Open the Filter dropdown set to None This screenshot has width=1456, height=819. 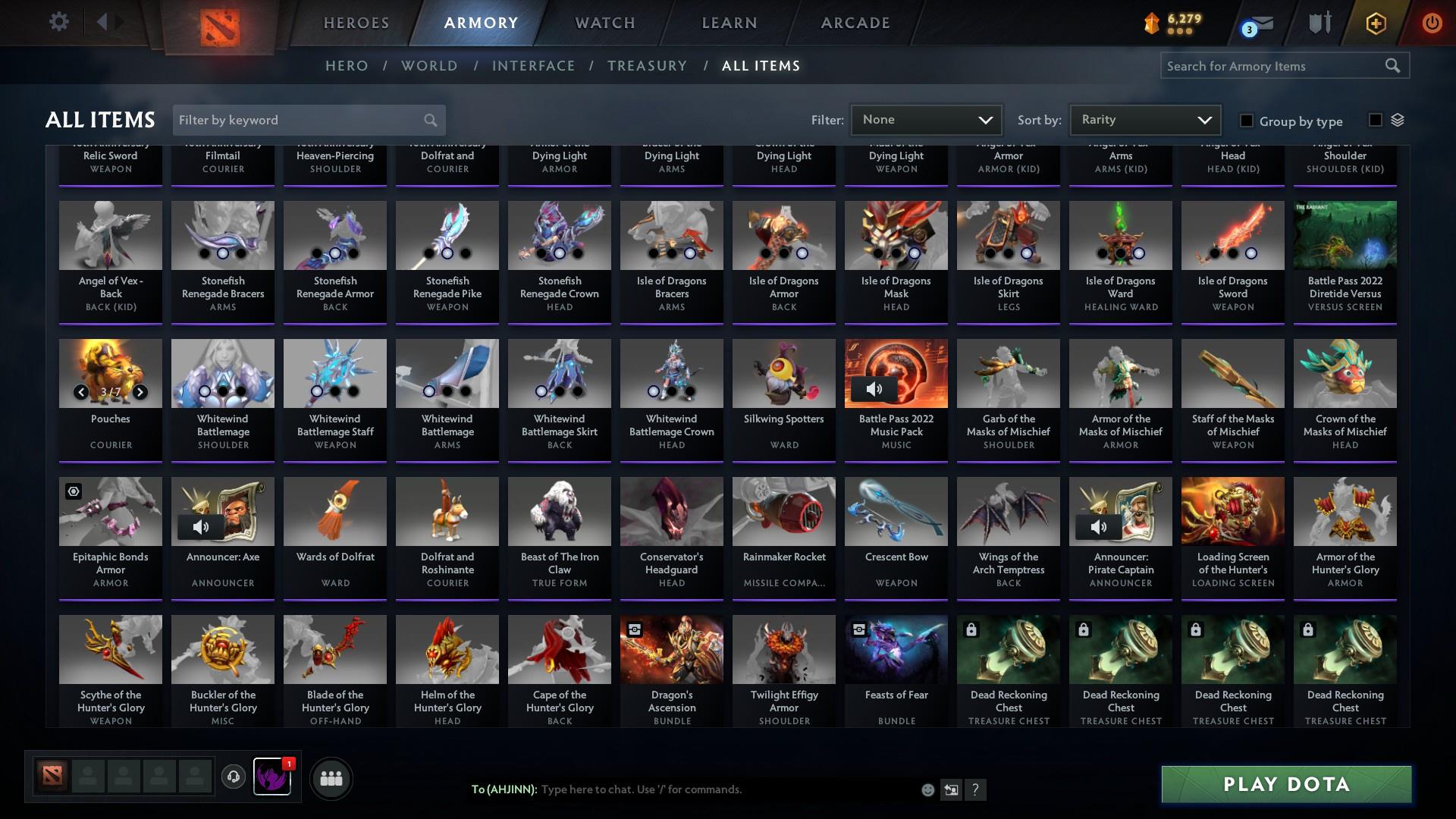(926, 120)
